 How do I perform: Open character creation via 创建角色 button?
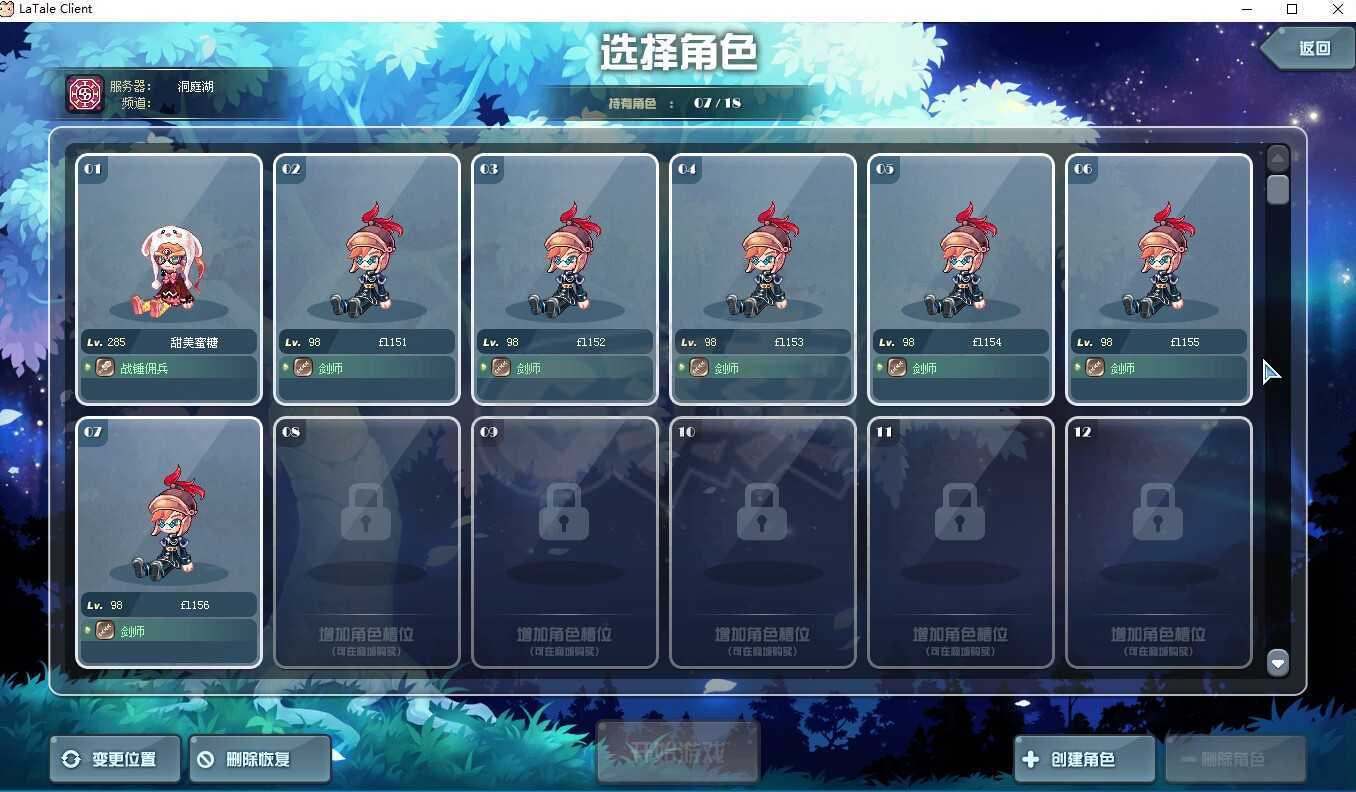[1083, 759]
